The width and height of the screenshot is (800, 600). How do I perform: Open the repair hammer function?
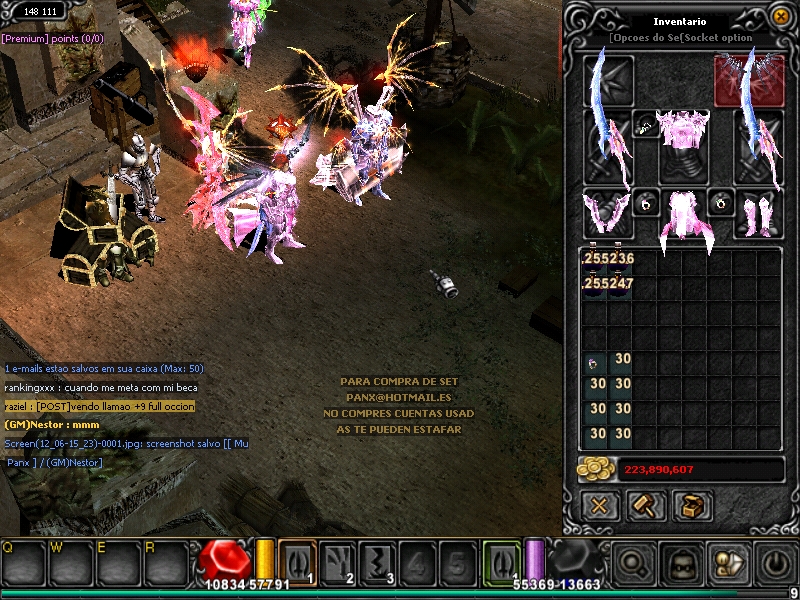pos(645,506)
